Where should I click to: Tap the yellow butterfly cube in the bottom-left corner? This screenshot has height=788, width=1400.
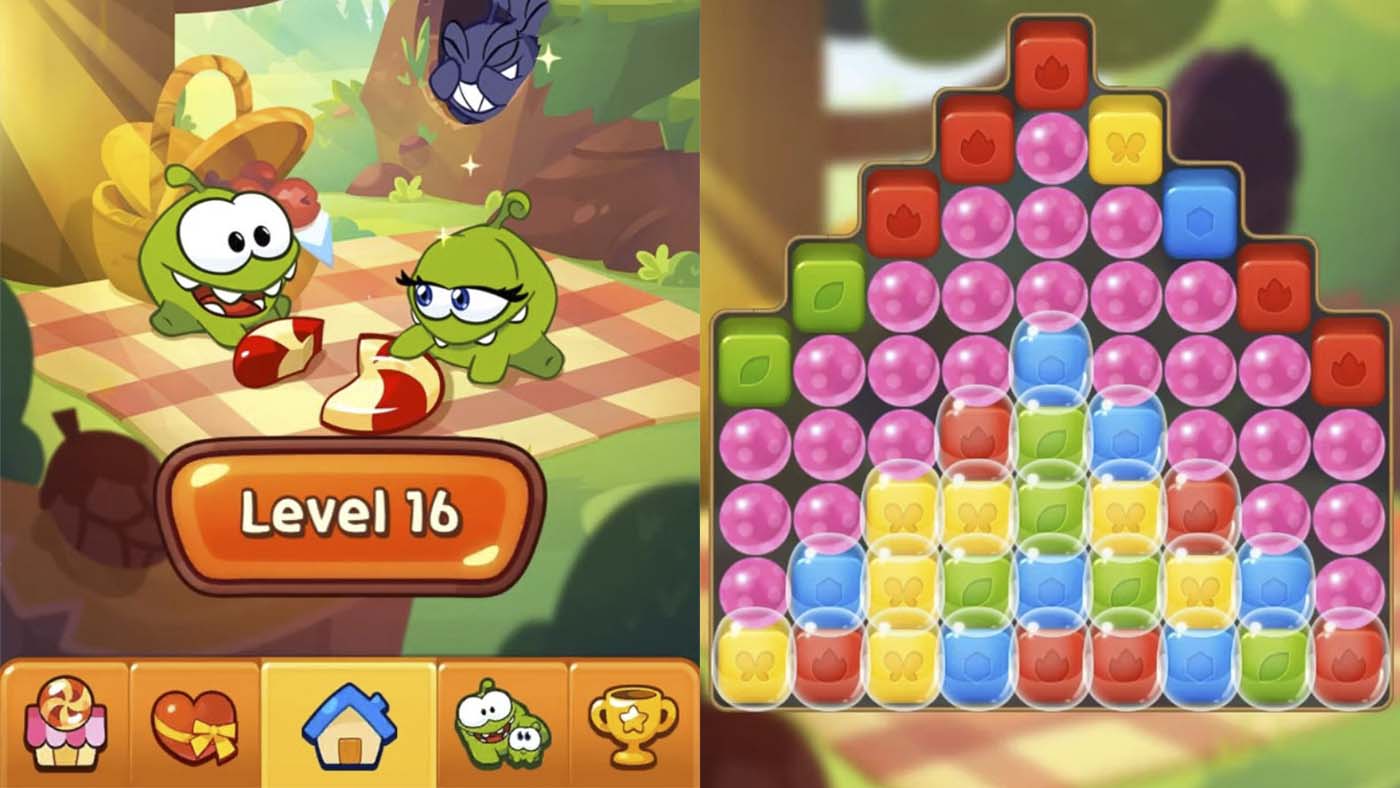click(x=753, y=663)
